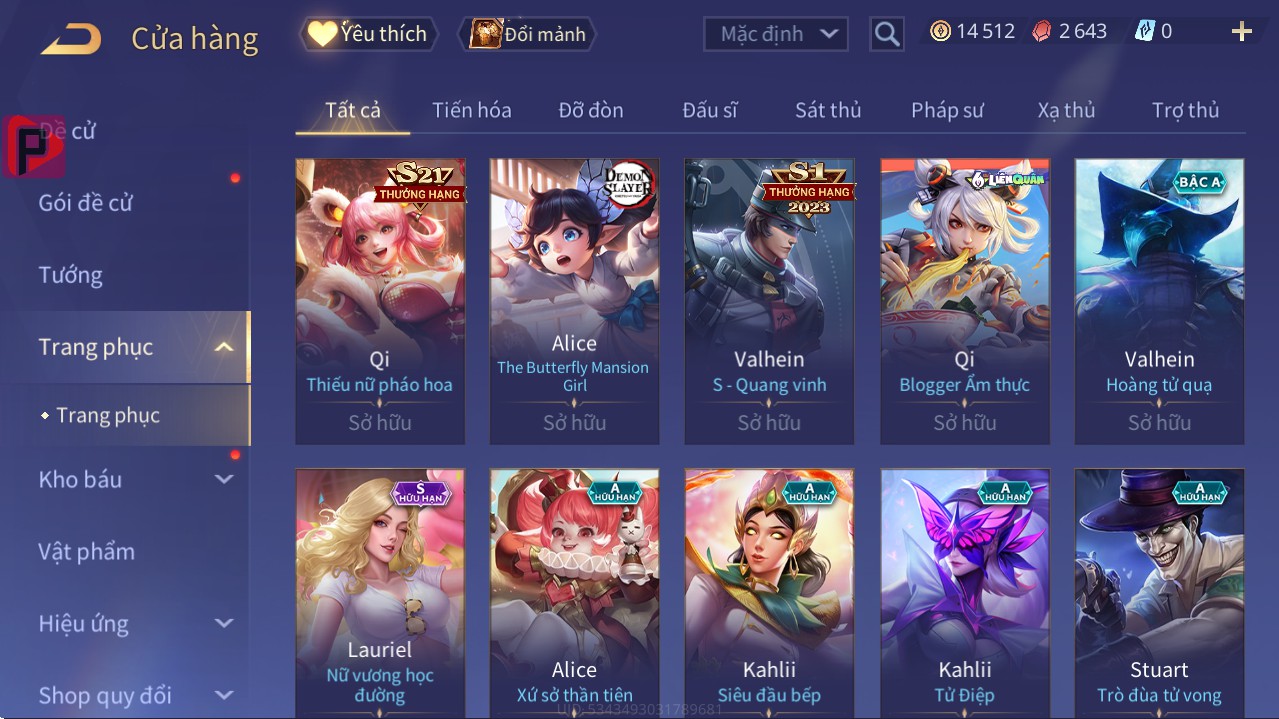The width and height of the screenshot is (1279, 719).
Task: Open the Yêu thích favorites list
Action: coord(367,34)
